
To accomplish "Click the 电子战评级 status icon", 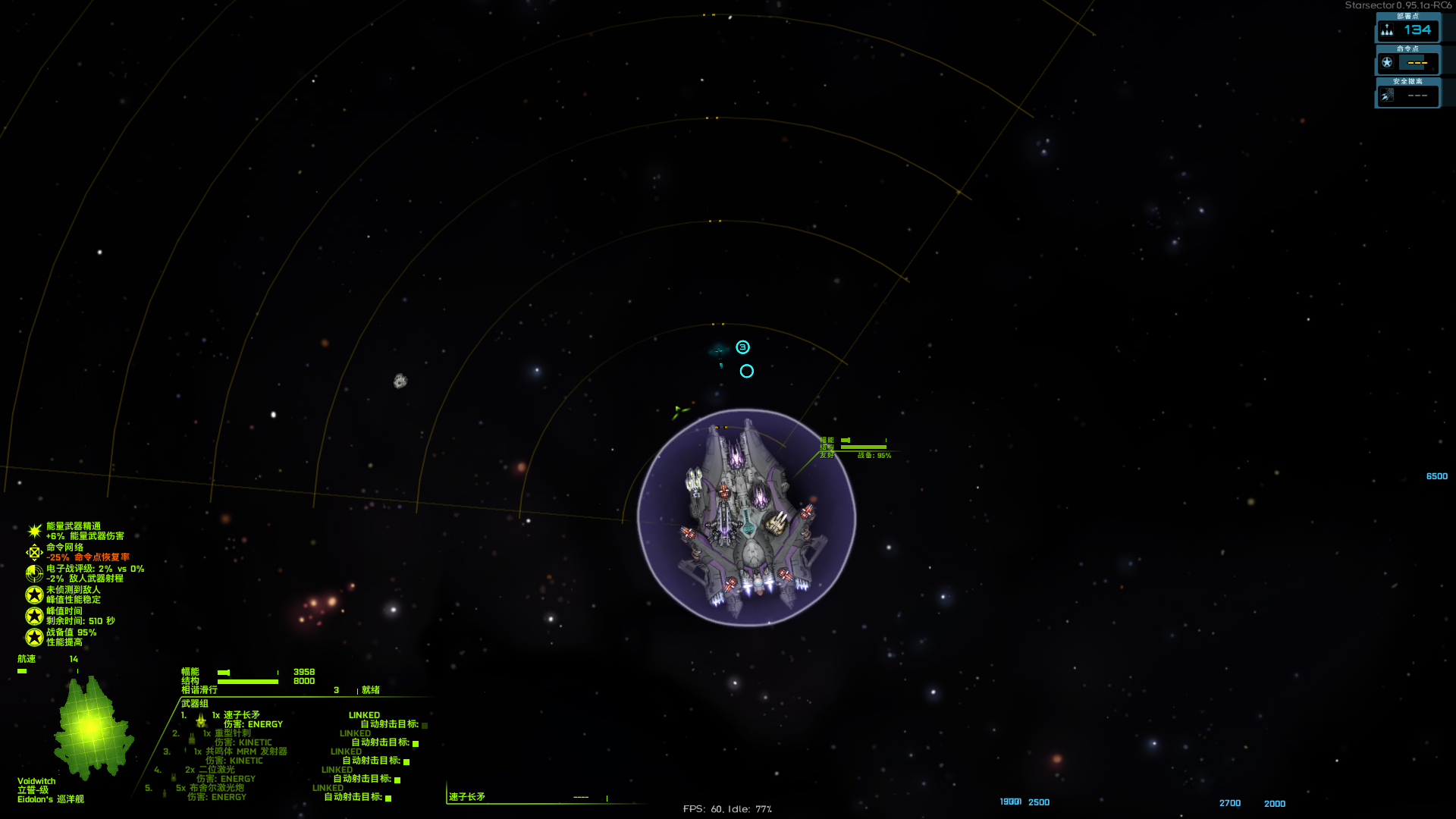I will [x=34, y=573].
